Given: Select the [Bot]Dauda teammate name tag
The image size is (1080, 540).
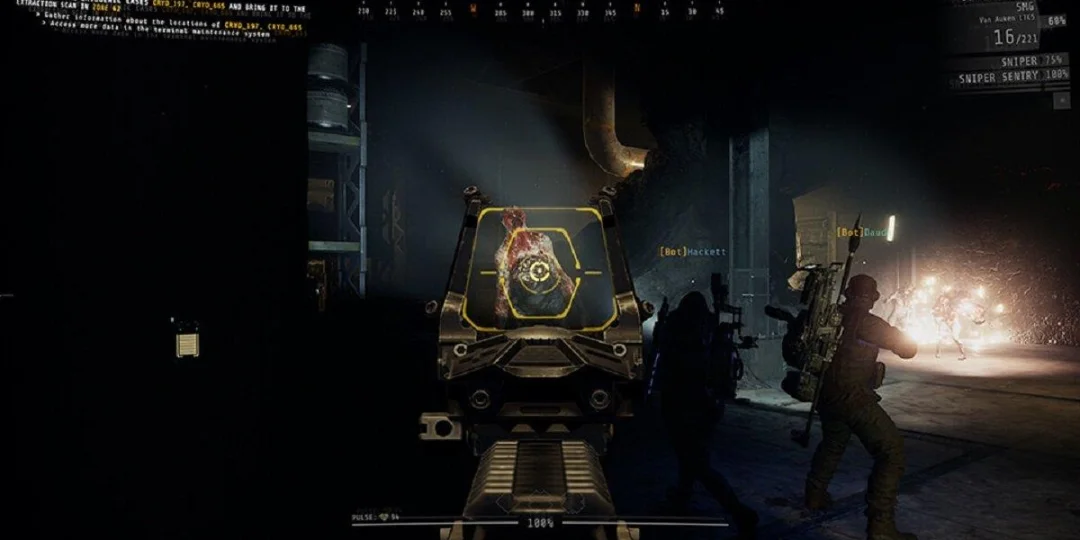Looking at the screenshot, I should [x=862, y=232].
